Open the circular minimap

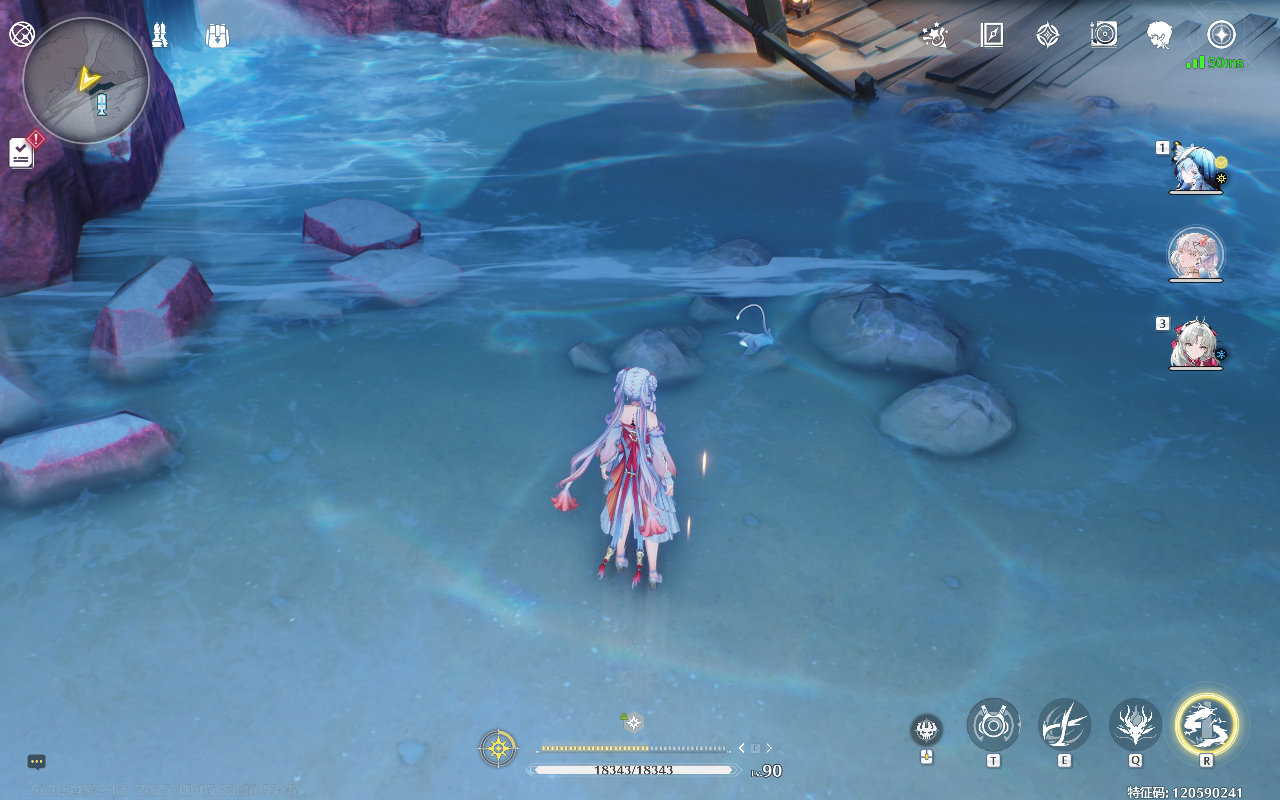point(86,81)
